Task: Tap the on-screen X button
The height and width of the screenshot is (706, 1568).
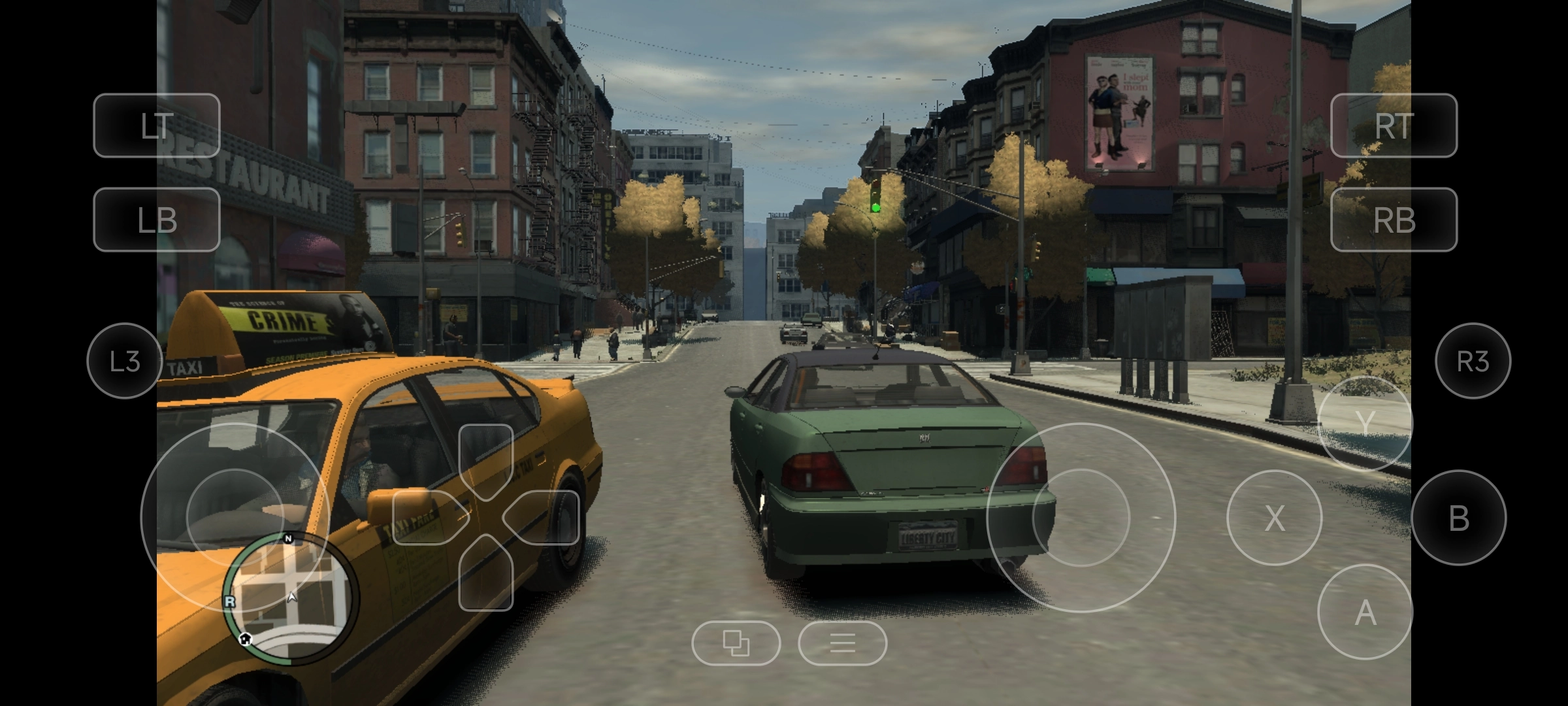Action: pos(1274,518)
